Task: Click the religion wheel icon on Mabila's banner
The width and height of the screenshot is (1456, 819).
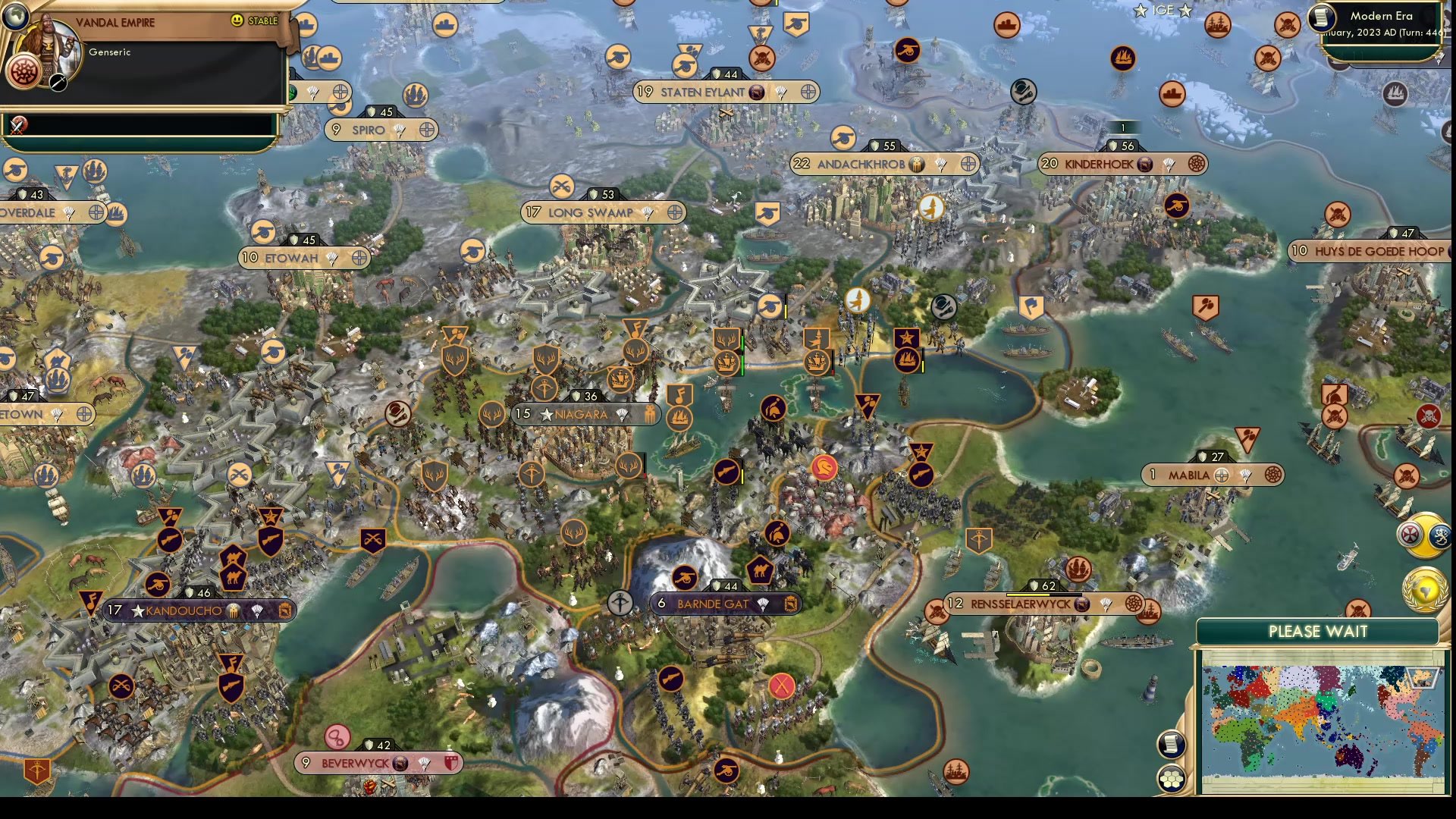Action: click(x=1272, y=474)
